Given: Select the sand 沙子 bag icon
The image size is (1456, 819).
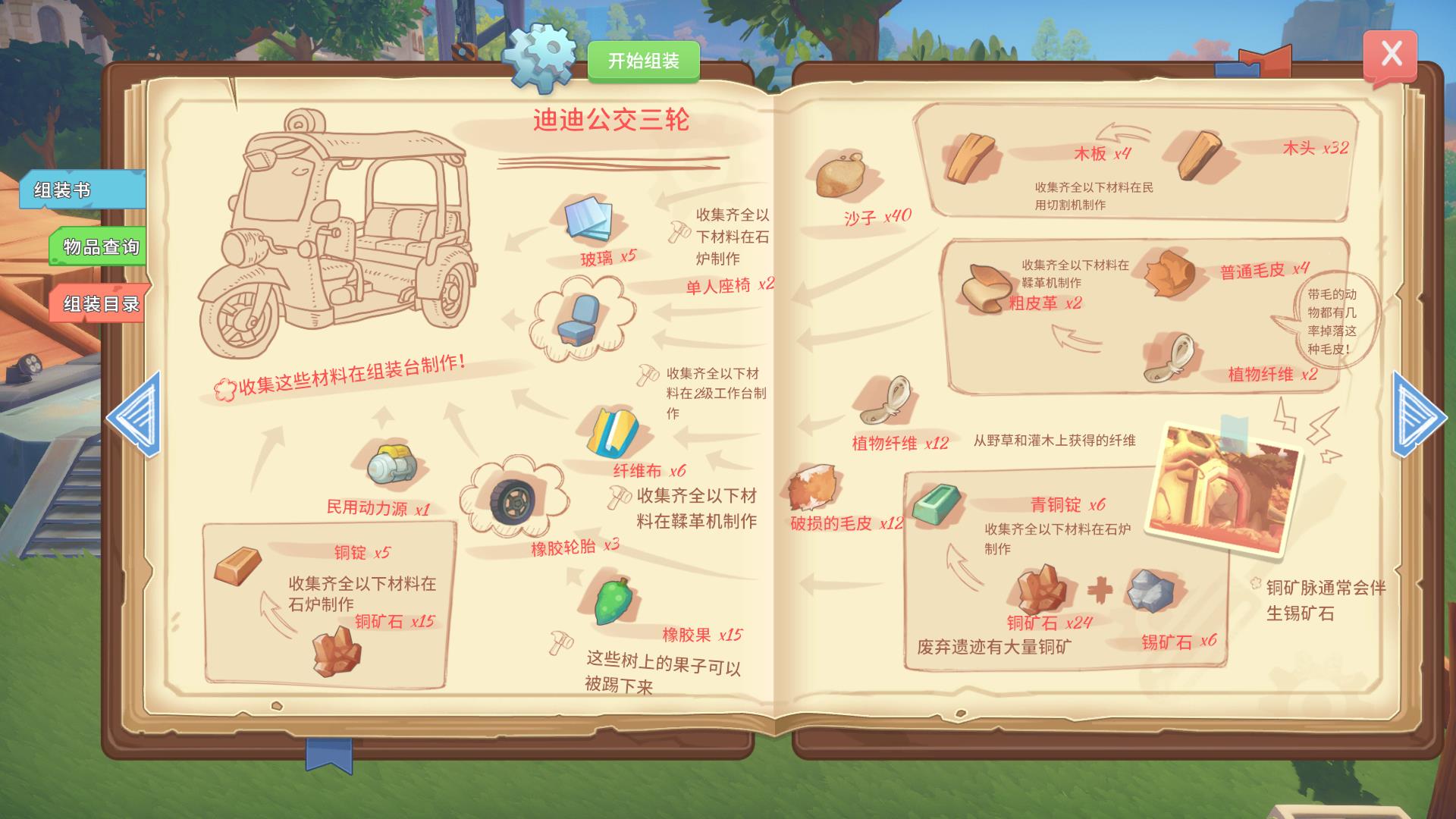Looking at the screenshot, I should click(x=841, y=177).
